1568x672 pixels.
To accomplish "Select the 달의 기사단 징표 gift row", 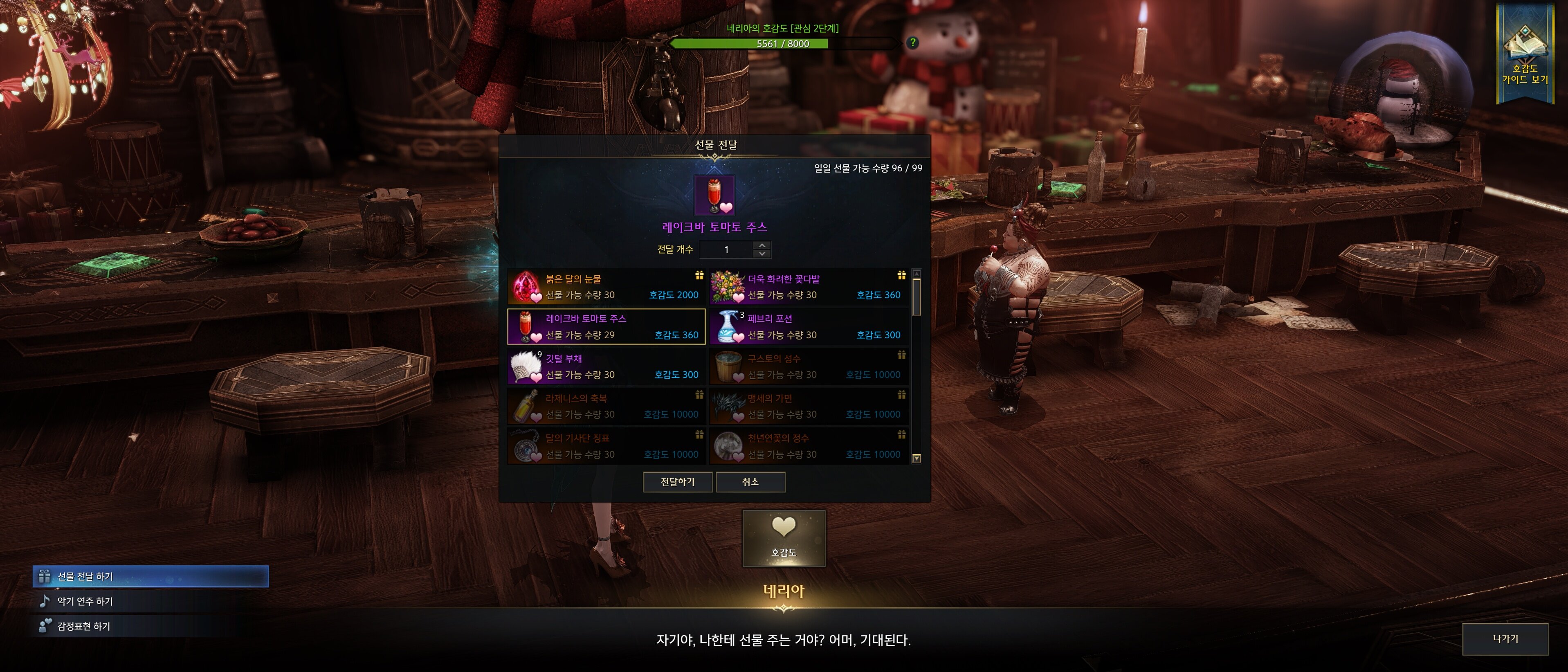I will point(606,446).
